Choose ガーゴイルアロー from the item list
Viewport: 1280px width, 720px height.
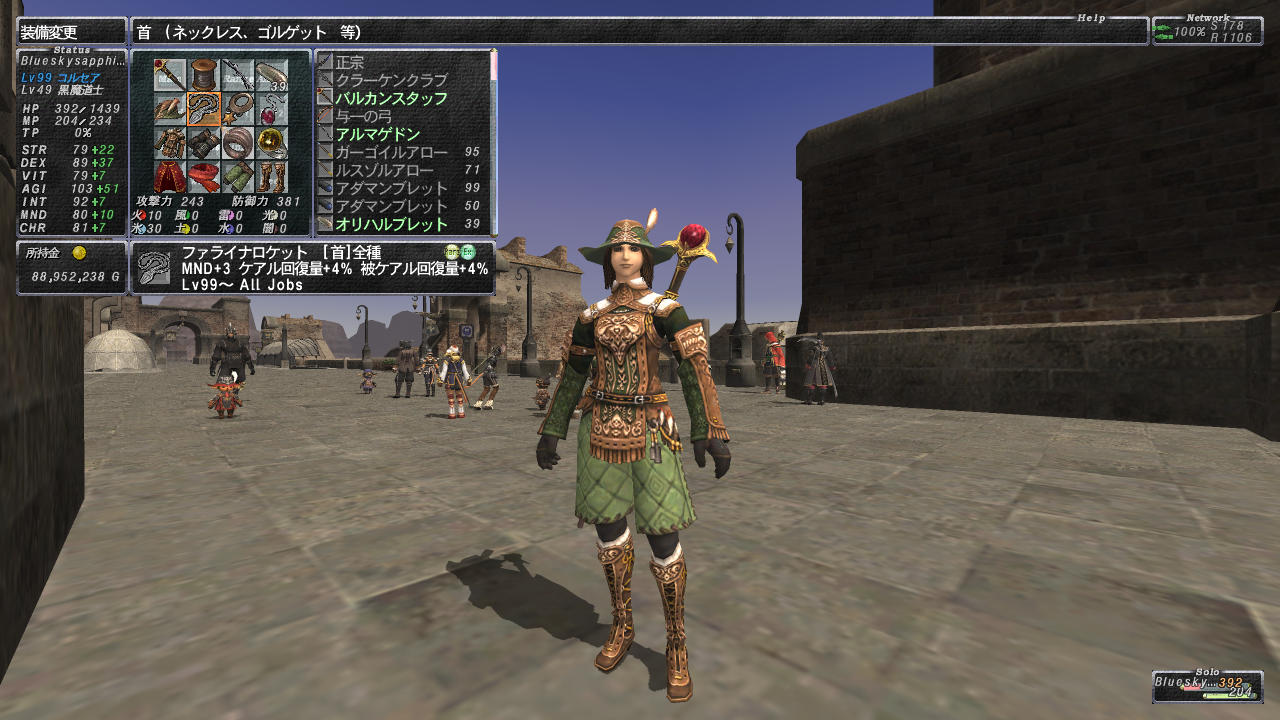click(x=391, y=152)
